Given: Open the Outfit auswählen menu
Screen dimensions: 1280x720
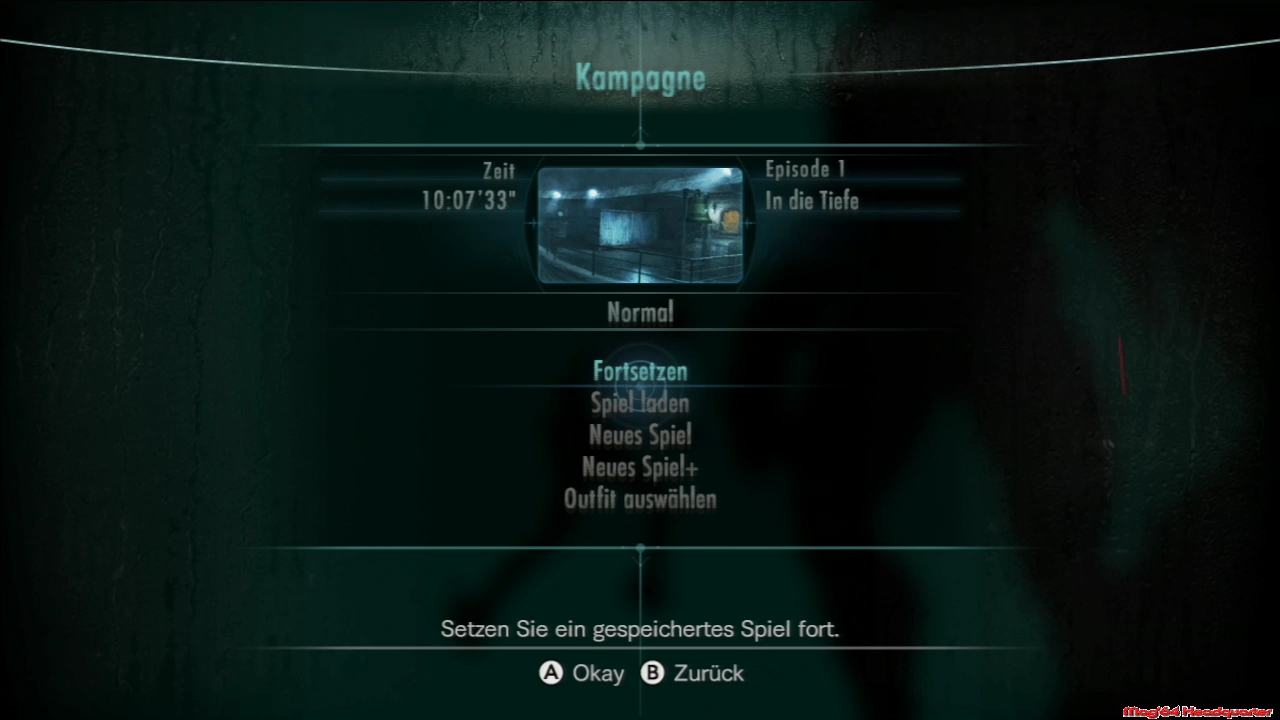Looking at the screenshot, I should pos(640,499).
